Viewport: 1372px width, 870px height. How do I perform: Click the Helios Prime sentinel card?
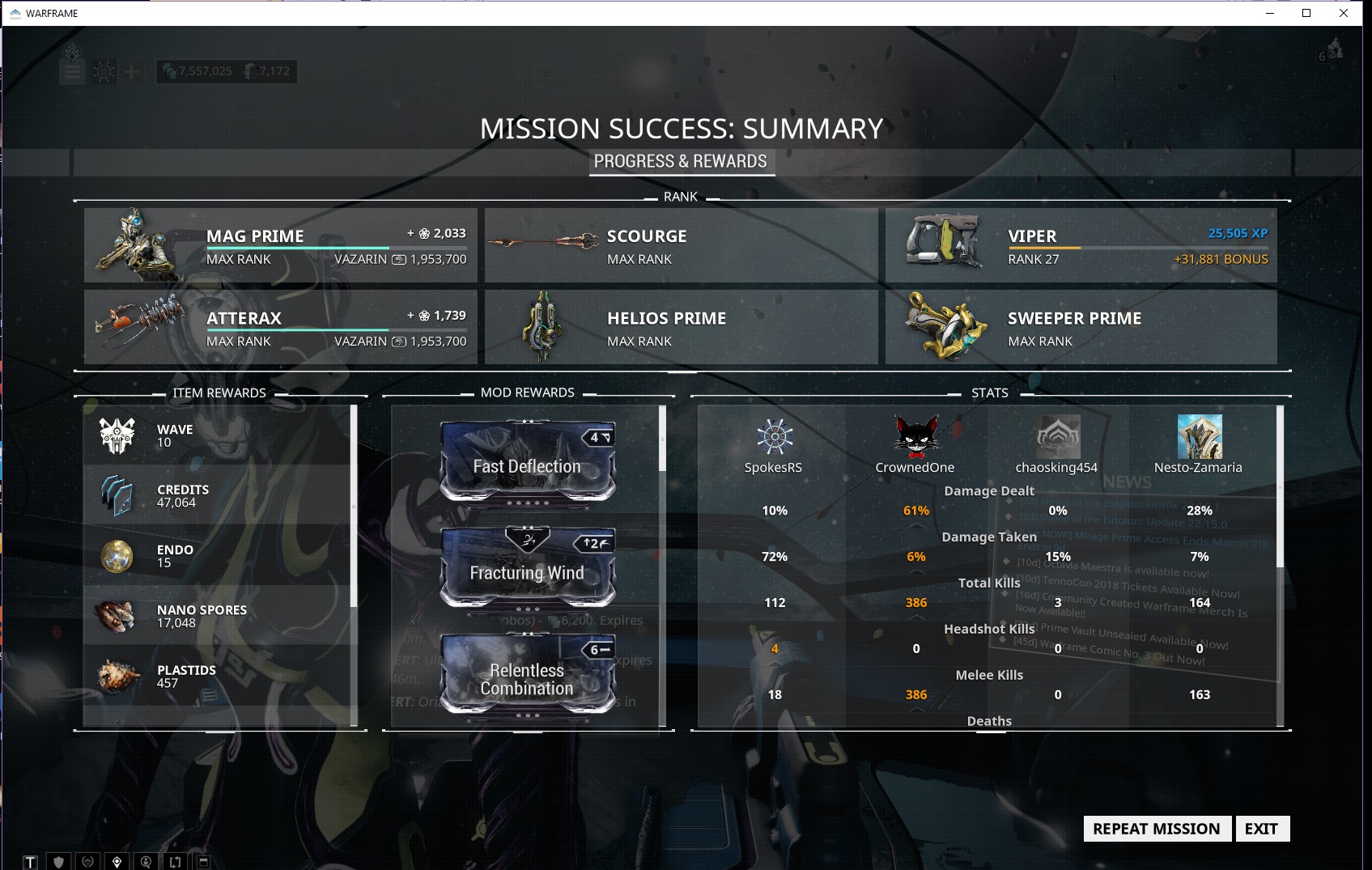point(681,327)
